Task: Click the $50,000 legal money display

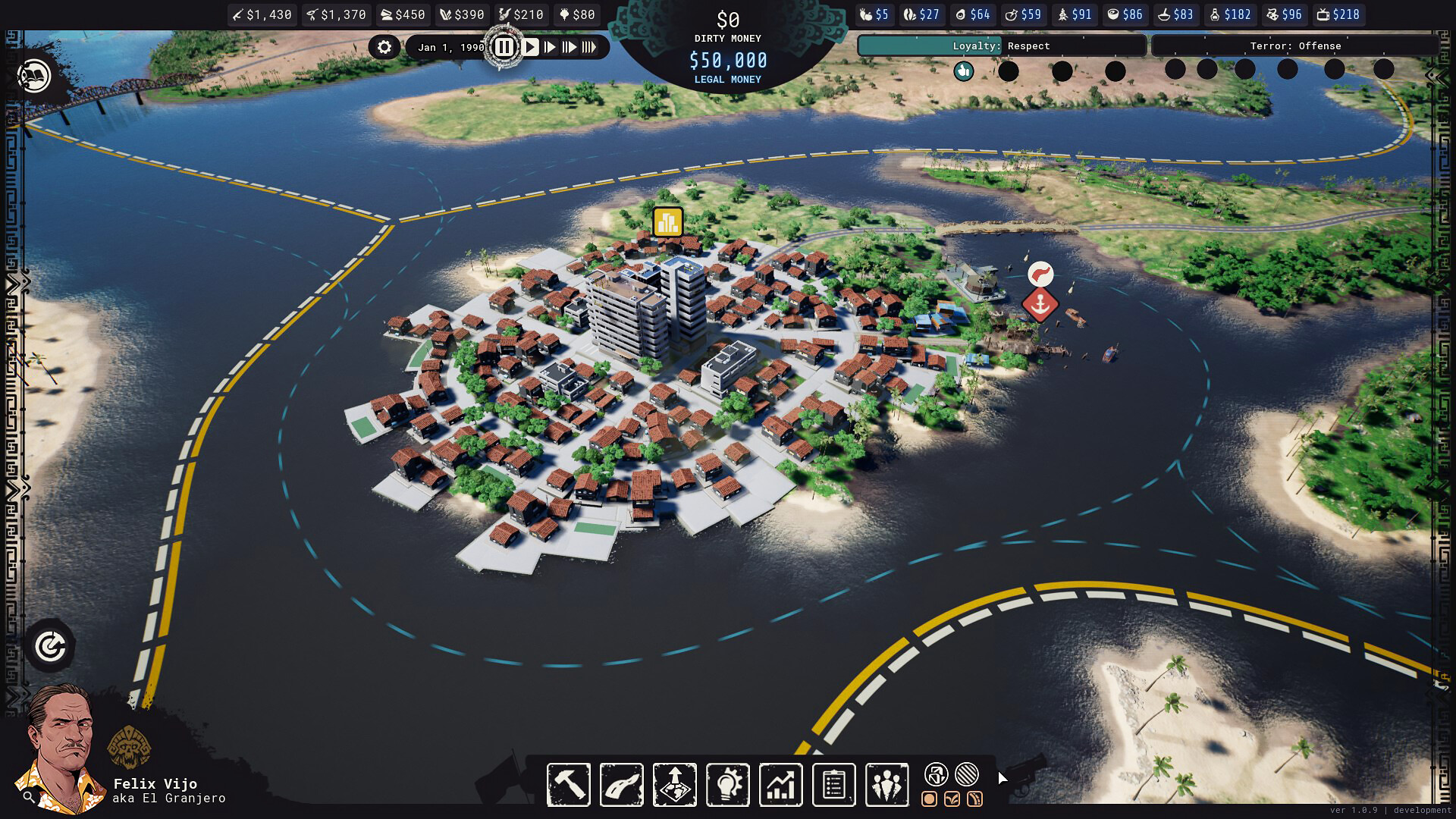Action: pos(727,59)
